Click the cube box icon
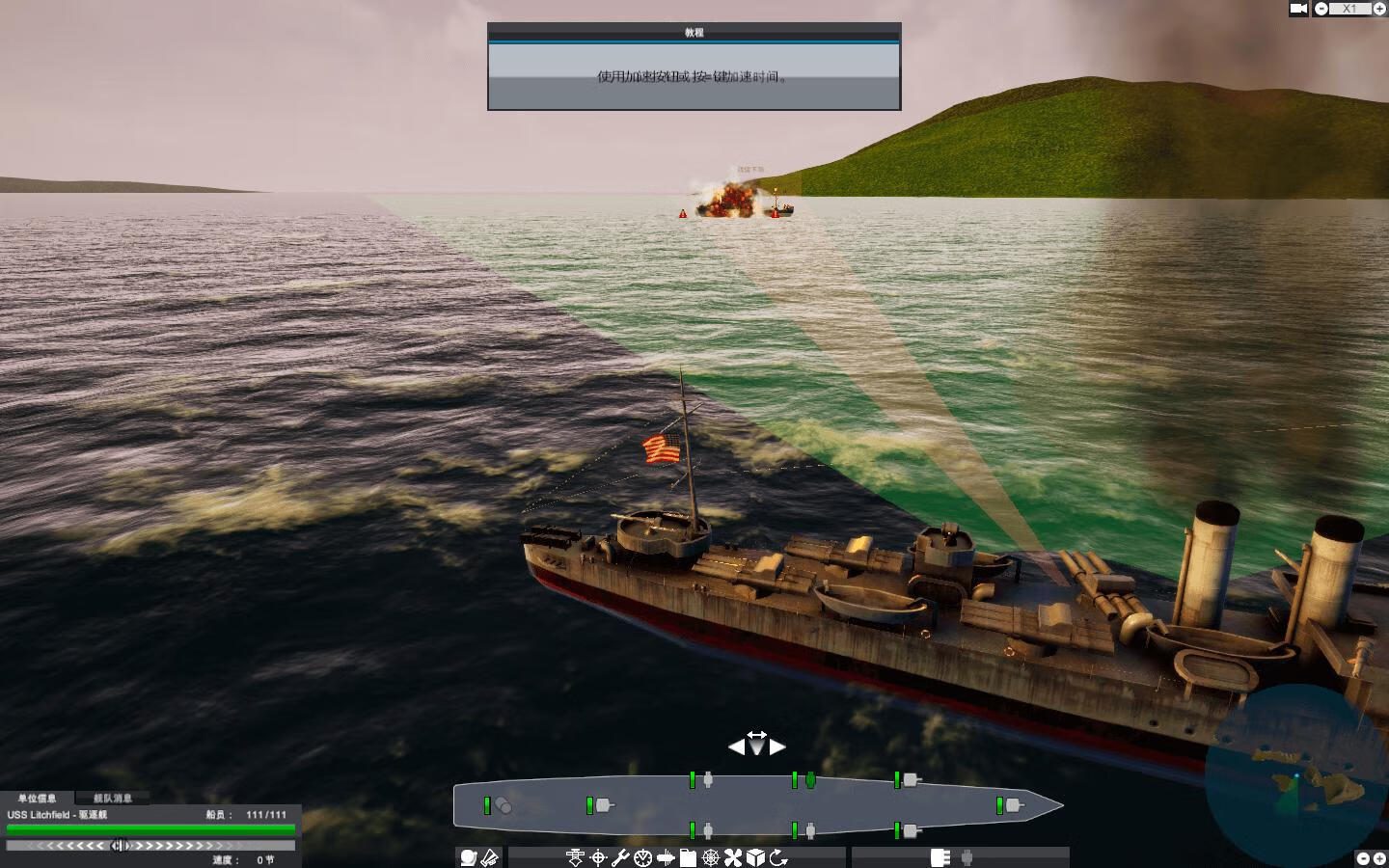The height and width of the screenshot is (868, 1389). [x=756, y=857]
